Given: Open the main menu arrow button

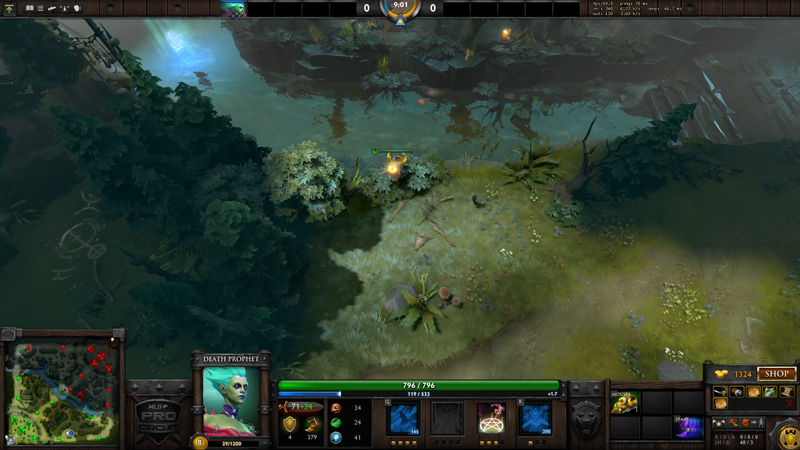Looking at the screenshot, I should (10, 9).
